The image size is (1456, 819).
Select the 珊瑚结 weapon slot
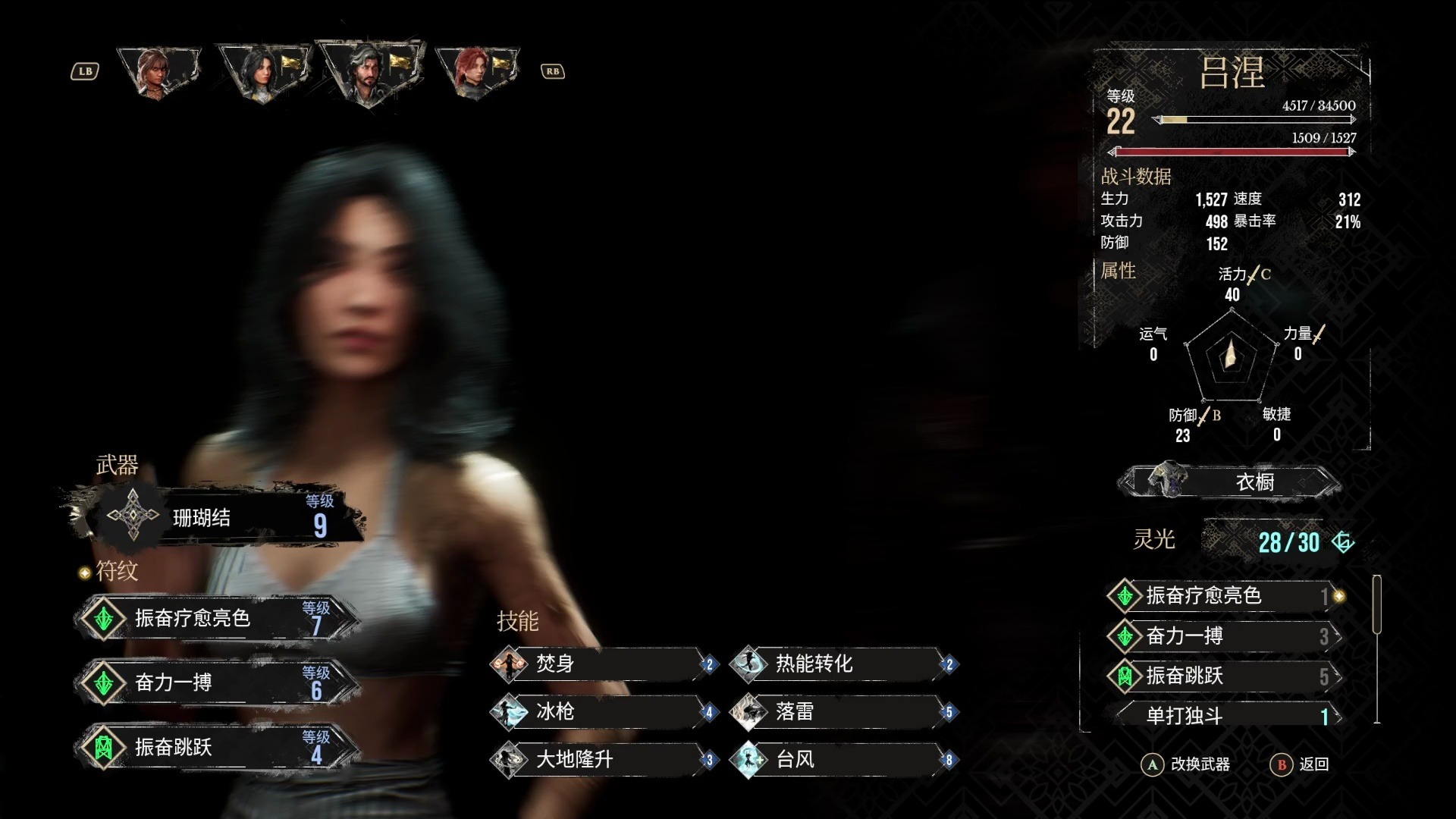pos(220,518)
